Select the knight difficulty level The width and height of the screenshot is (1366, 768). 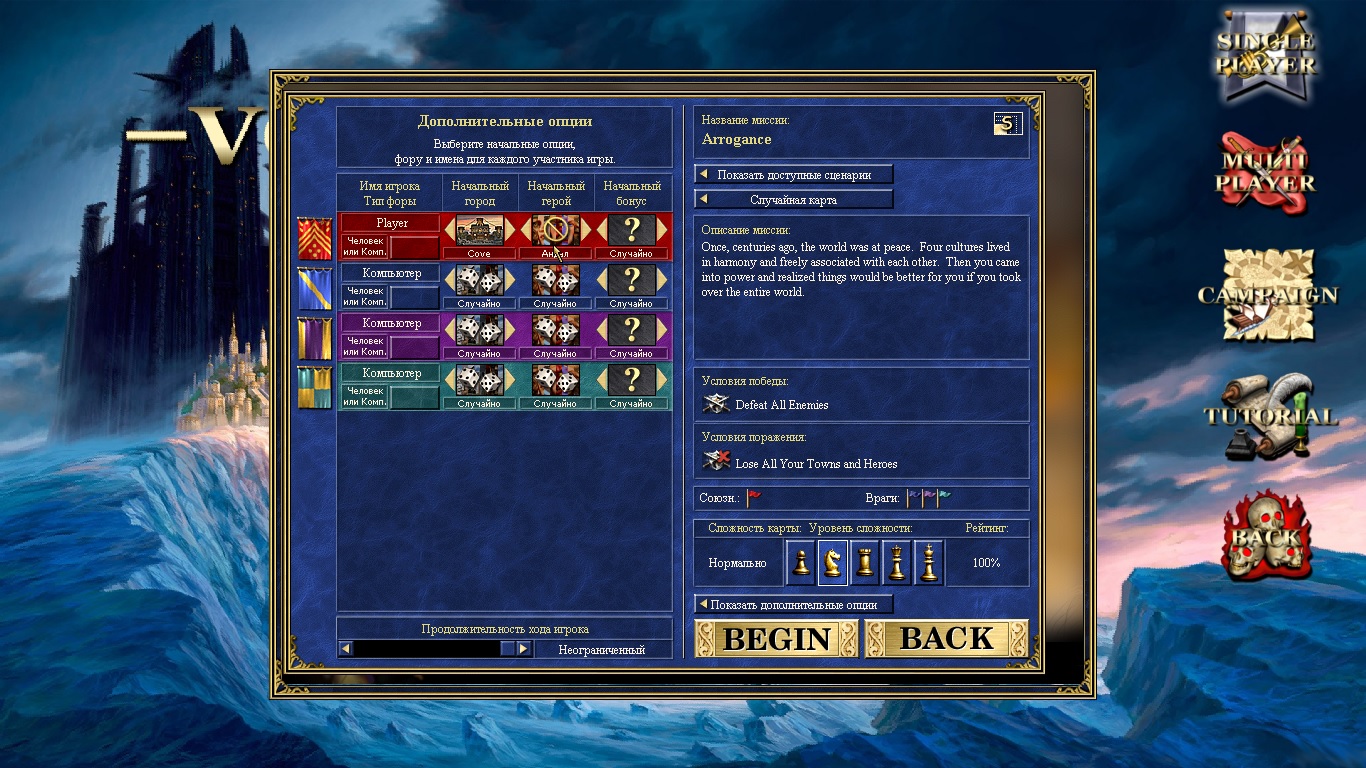(x=833, y=563)
